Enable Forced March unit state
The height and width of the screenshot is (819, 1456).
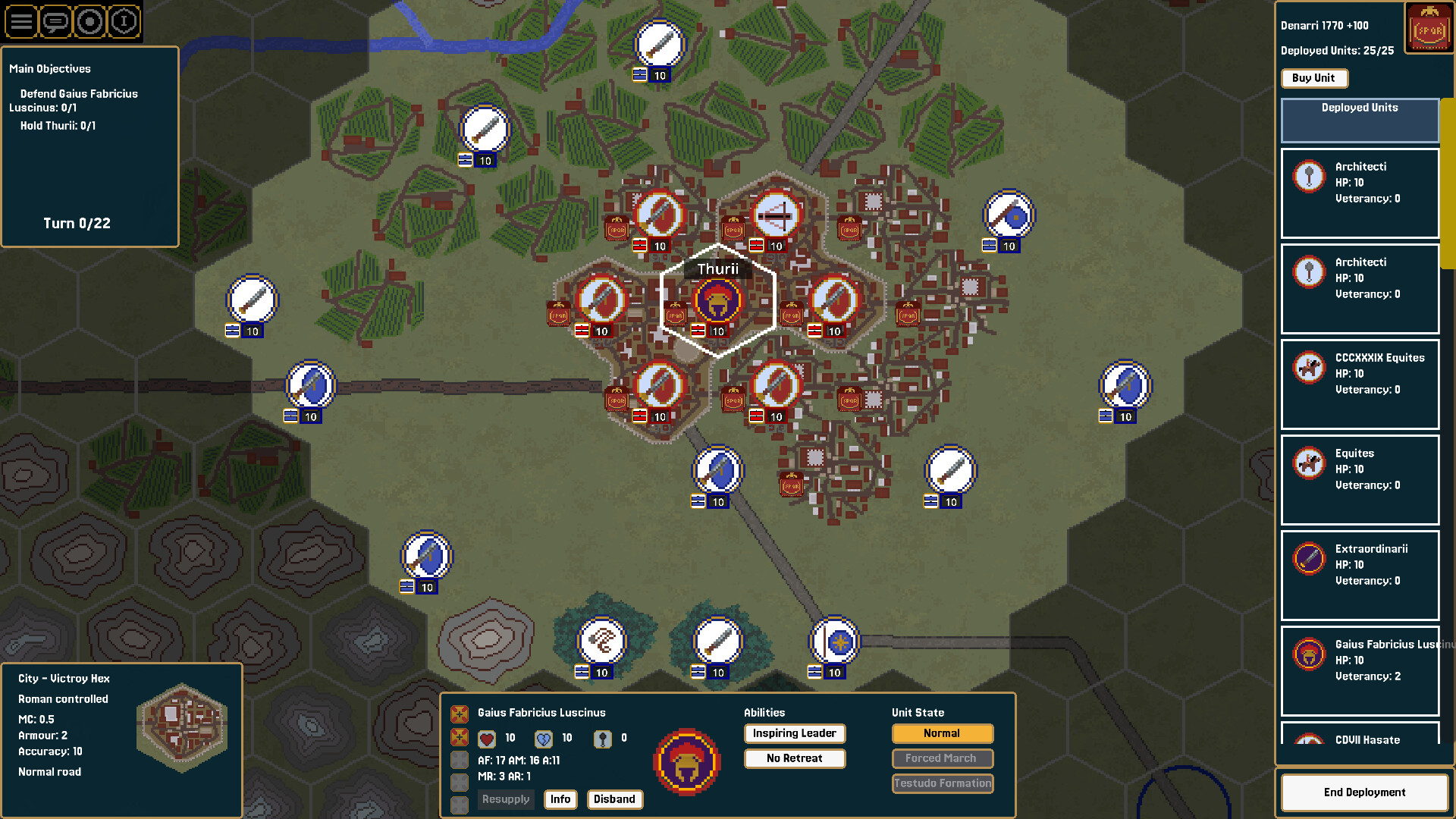[942, 758]
